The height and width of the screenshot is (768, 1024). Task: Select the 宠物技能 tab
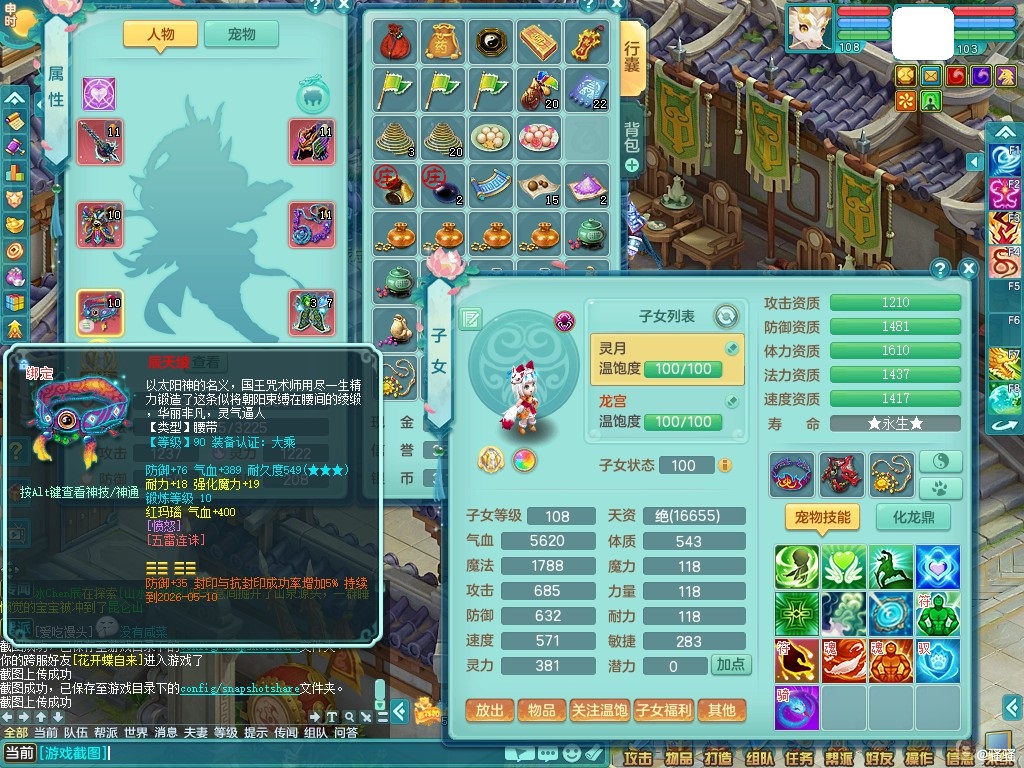[x=822, y=517]
